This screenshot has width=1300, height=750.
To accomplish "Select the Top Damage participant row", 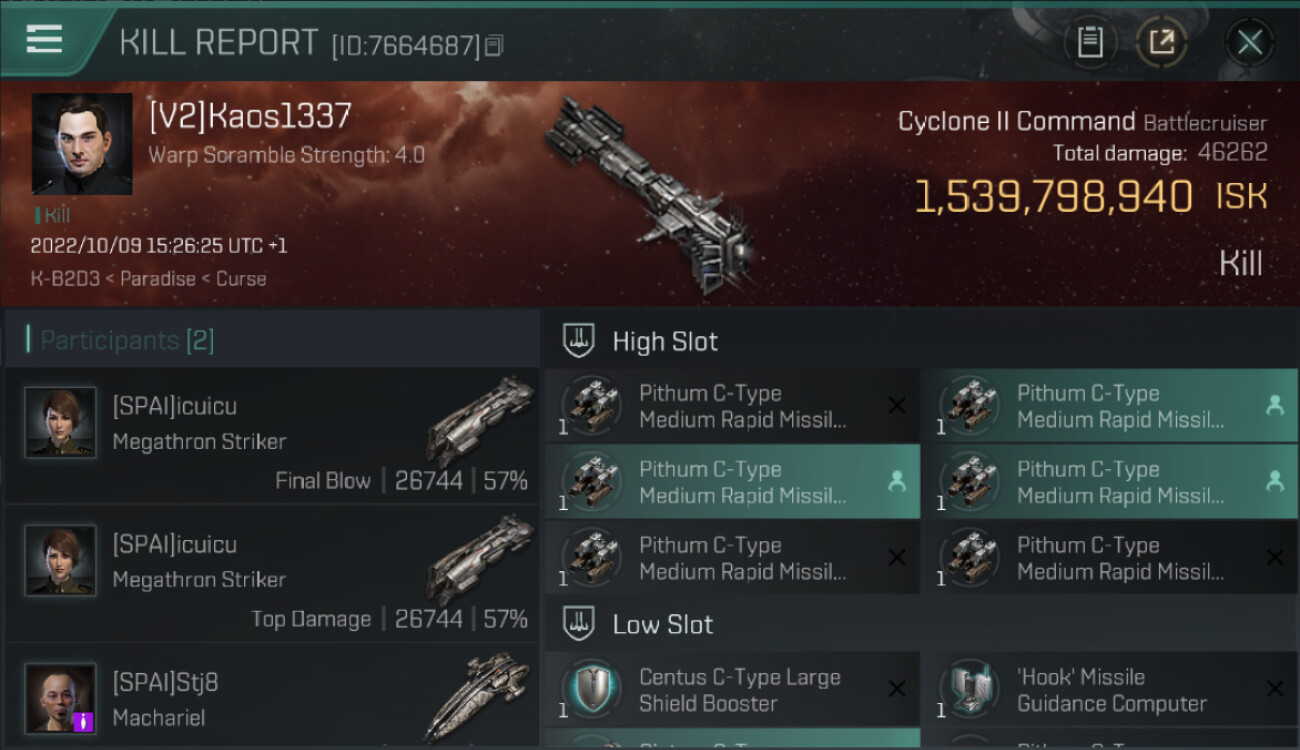I will pos(272,574).
